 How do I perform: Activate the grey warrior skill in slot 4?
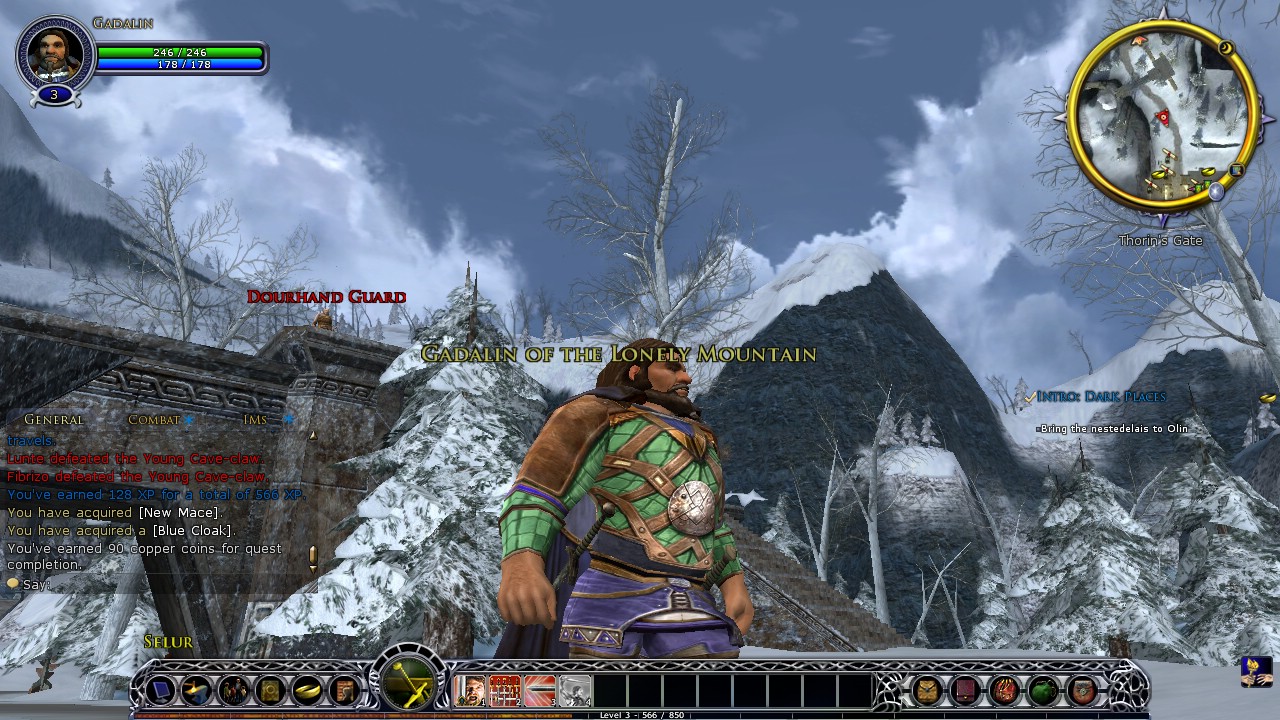pos(574,691)
